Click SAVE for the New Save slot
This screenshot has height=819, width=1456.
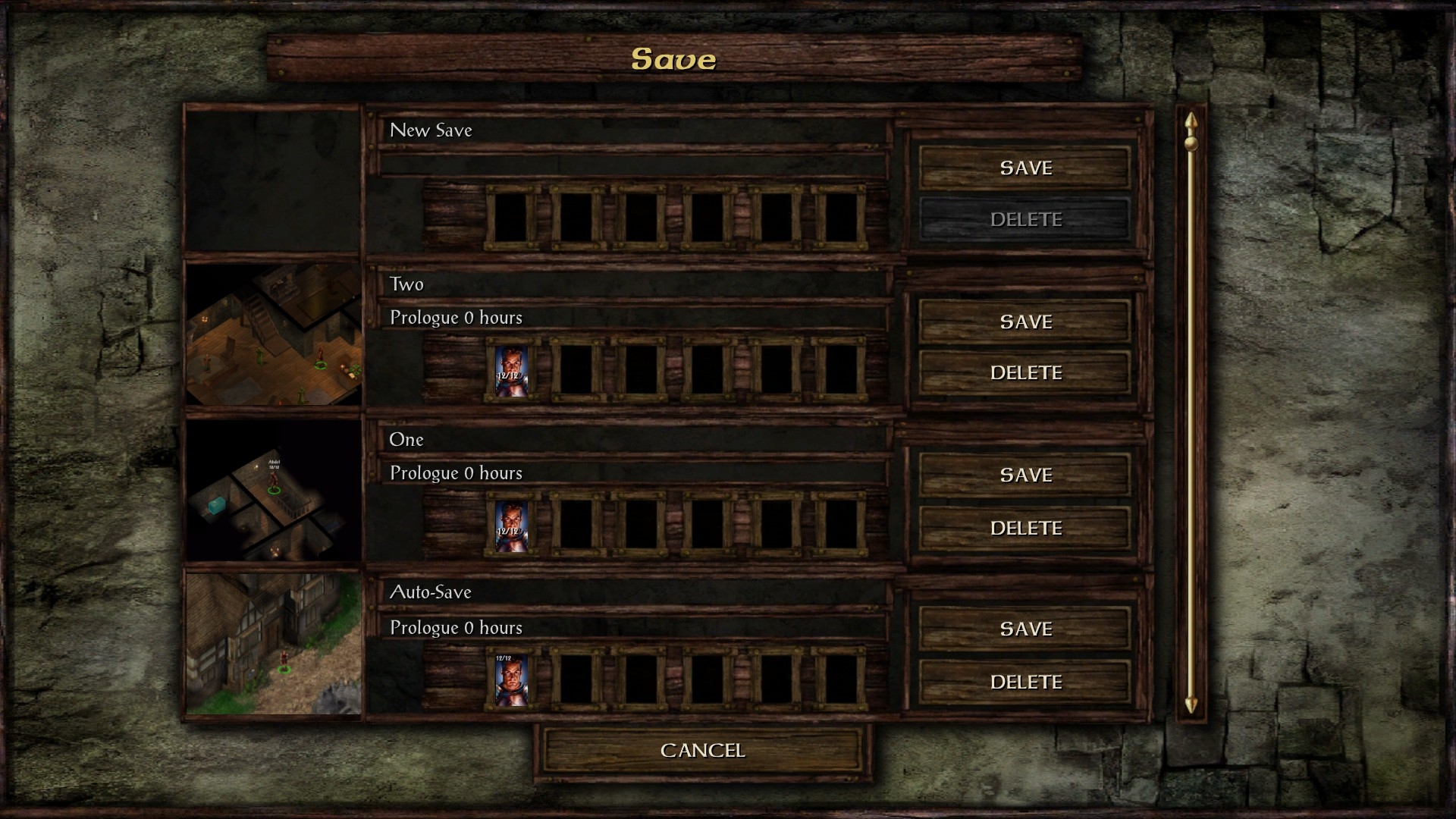[1025, 168]
